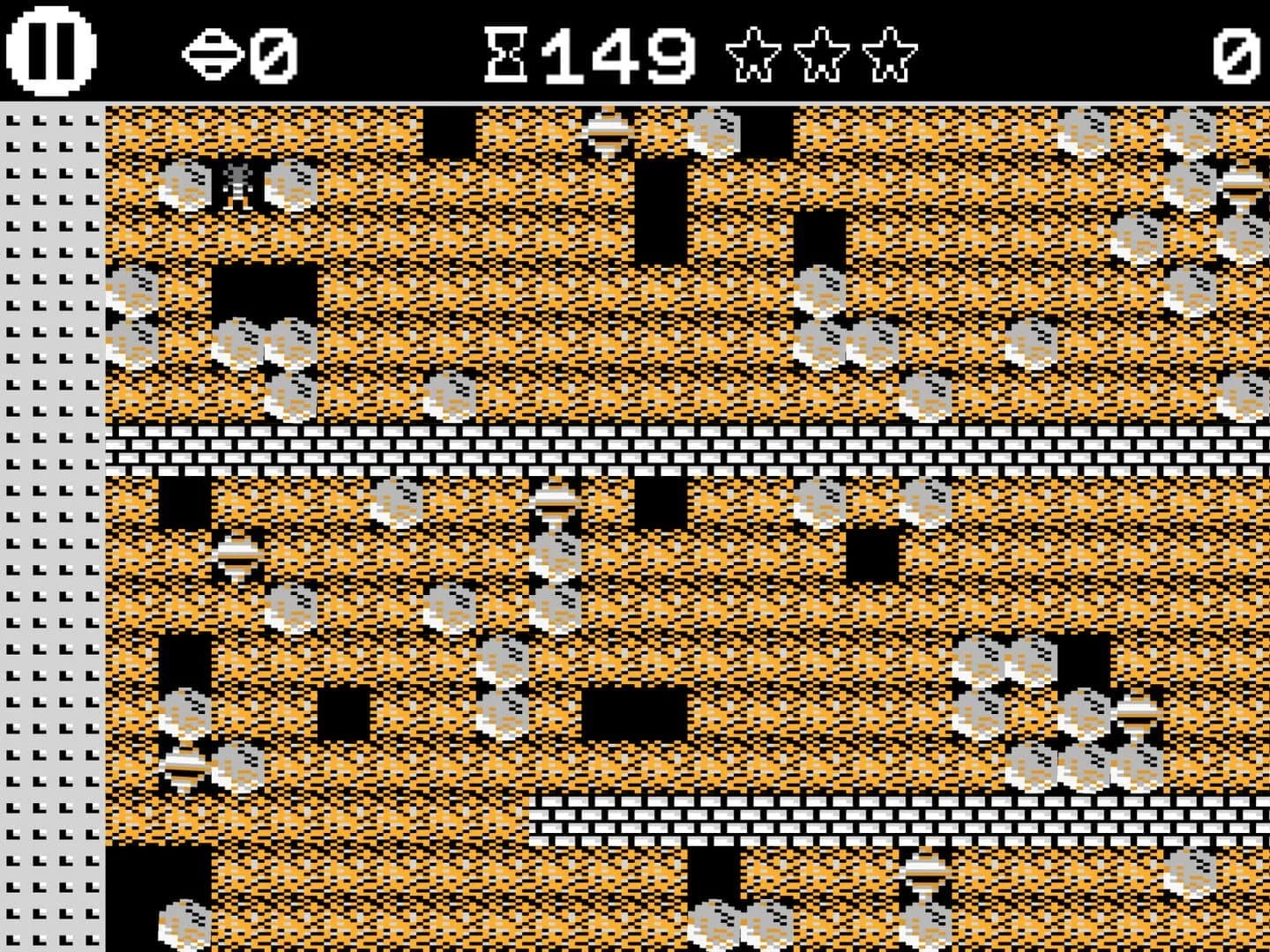Click the gray steel border wall on the left
The width and height of the screenshot is (1270, 952).
[x=49, y=529]
